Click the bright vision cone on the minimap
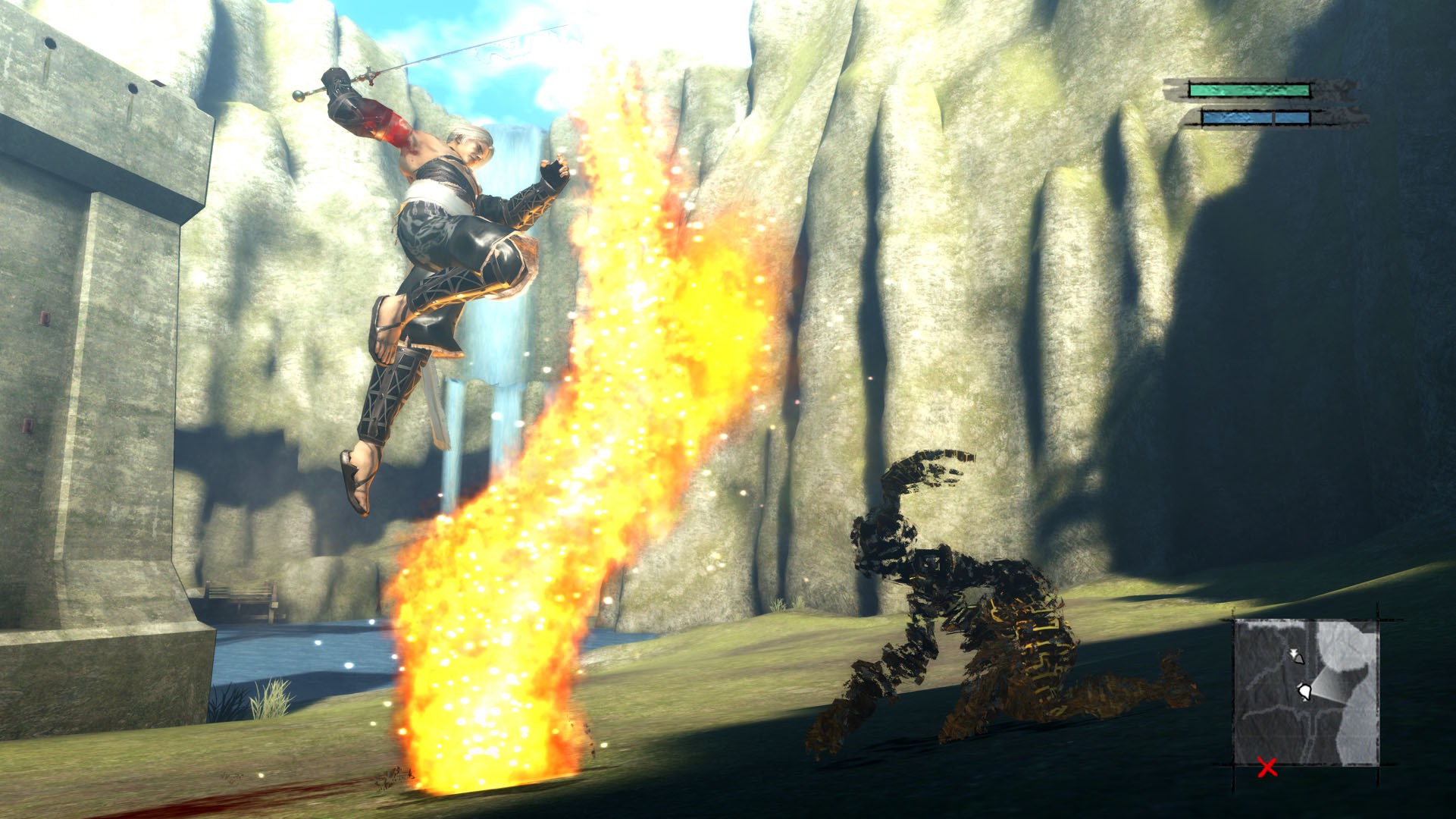The width and height of the screenshot is (1456, 819). coord(1327,686)
